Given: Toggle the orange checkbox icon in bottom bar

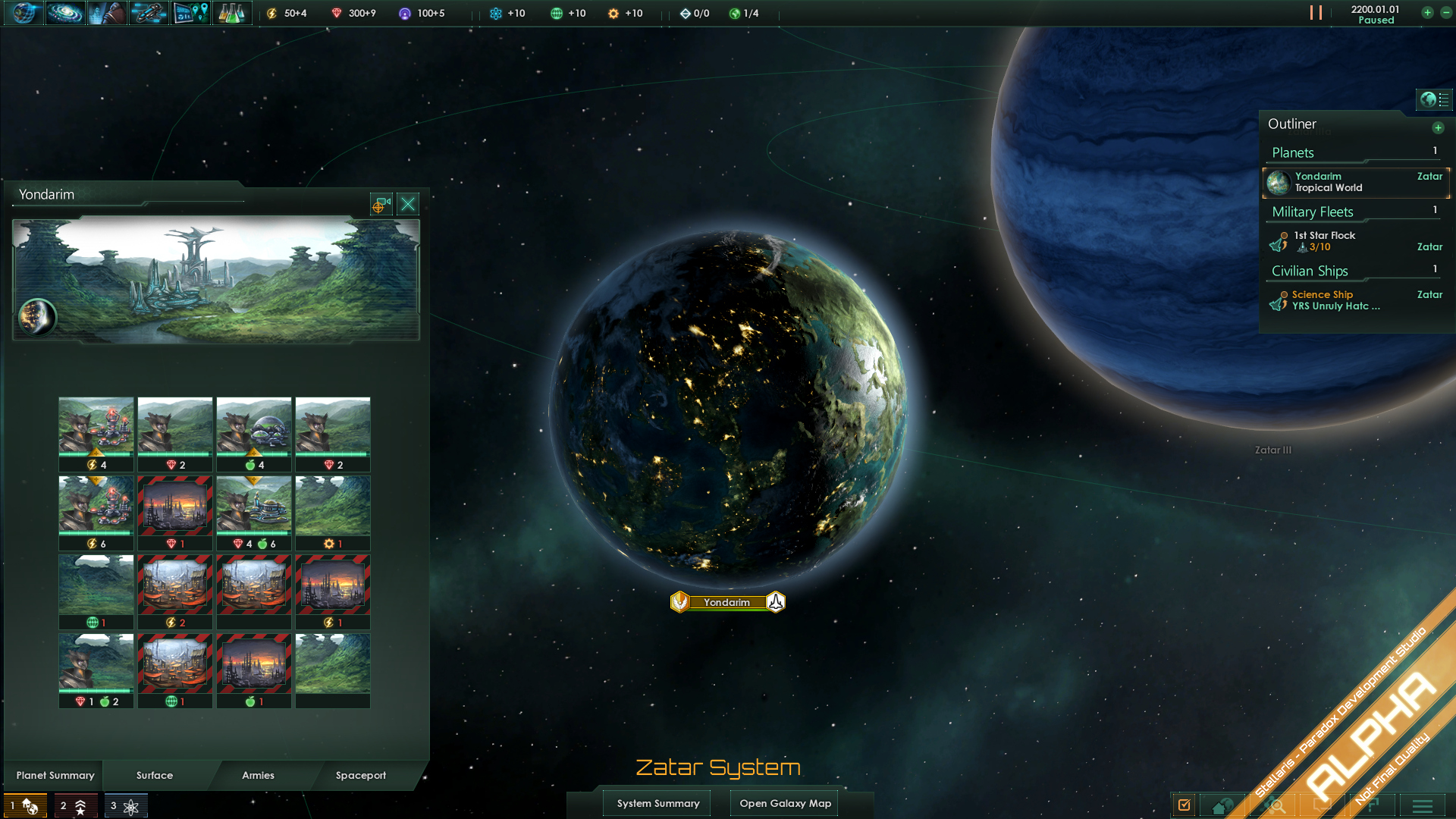Looking at the screenshot, I should coord(1184,805).
